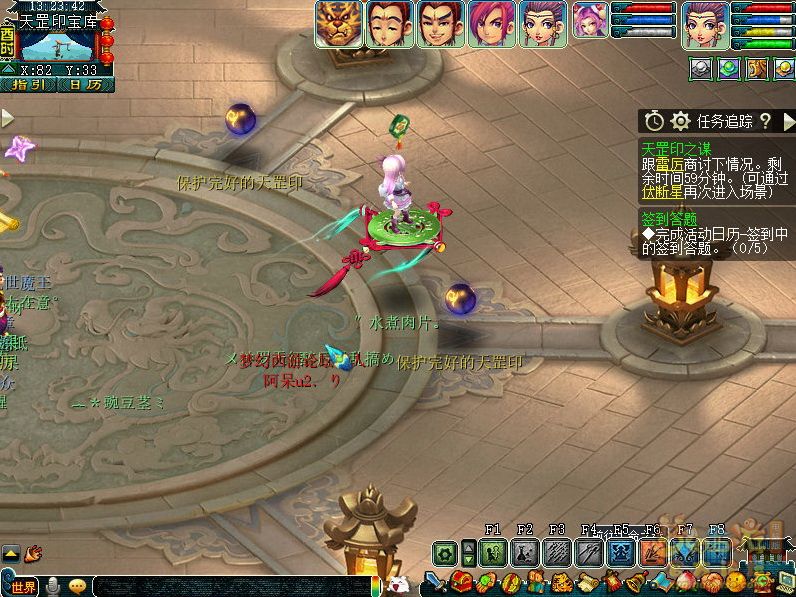Show quest tracker help question mark
Image resolution: width=796 pixels, height=597 pixels.
pyautogui.click(x=765, y=121)
